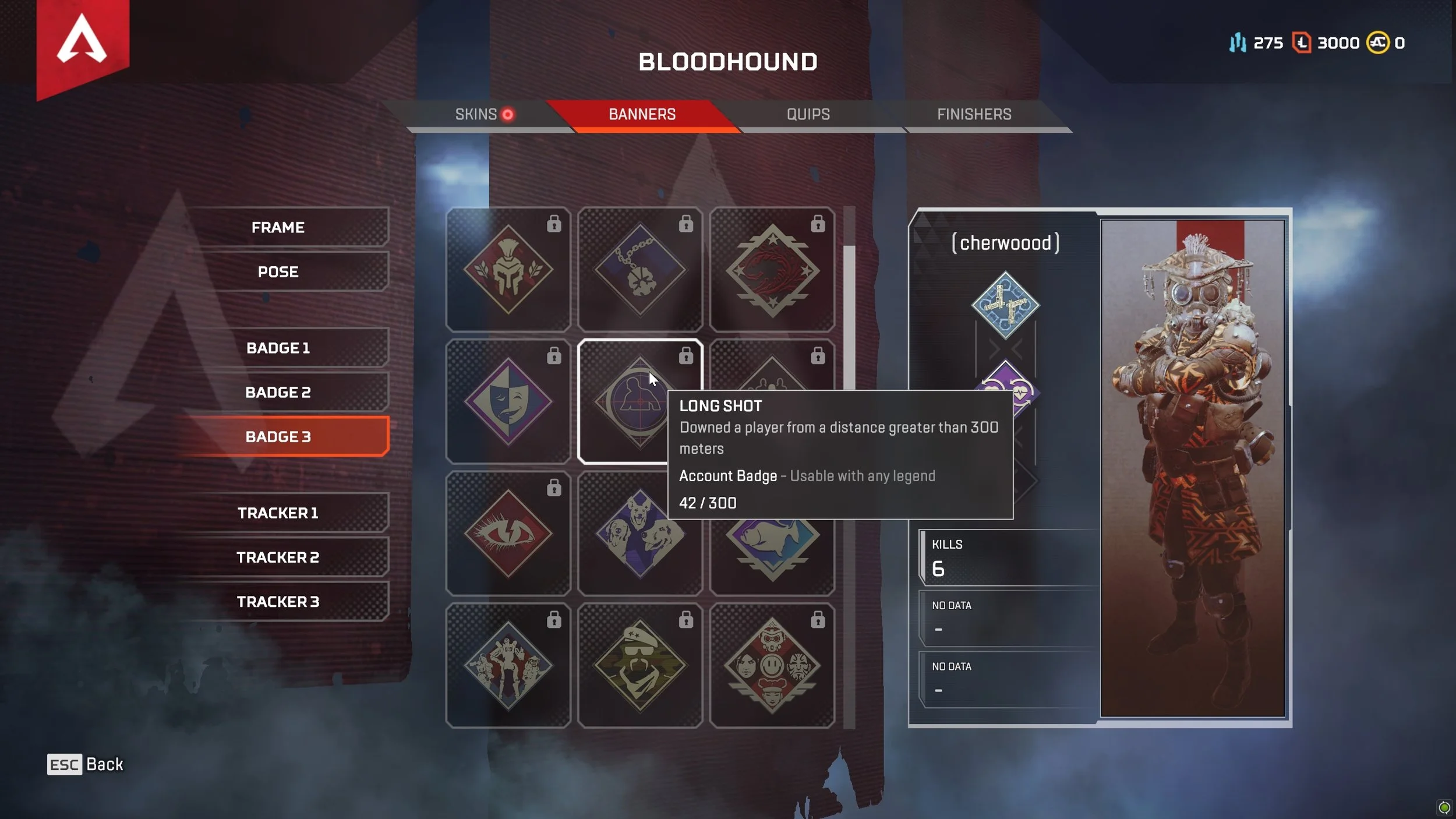The image size is (1456, 819).
Task: Switch to the QUIPS tab
Action: (808, 114)
